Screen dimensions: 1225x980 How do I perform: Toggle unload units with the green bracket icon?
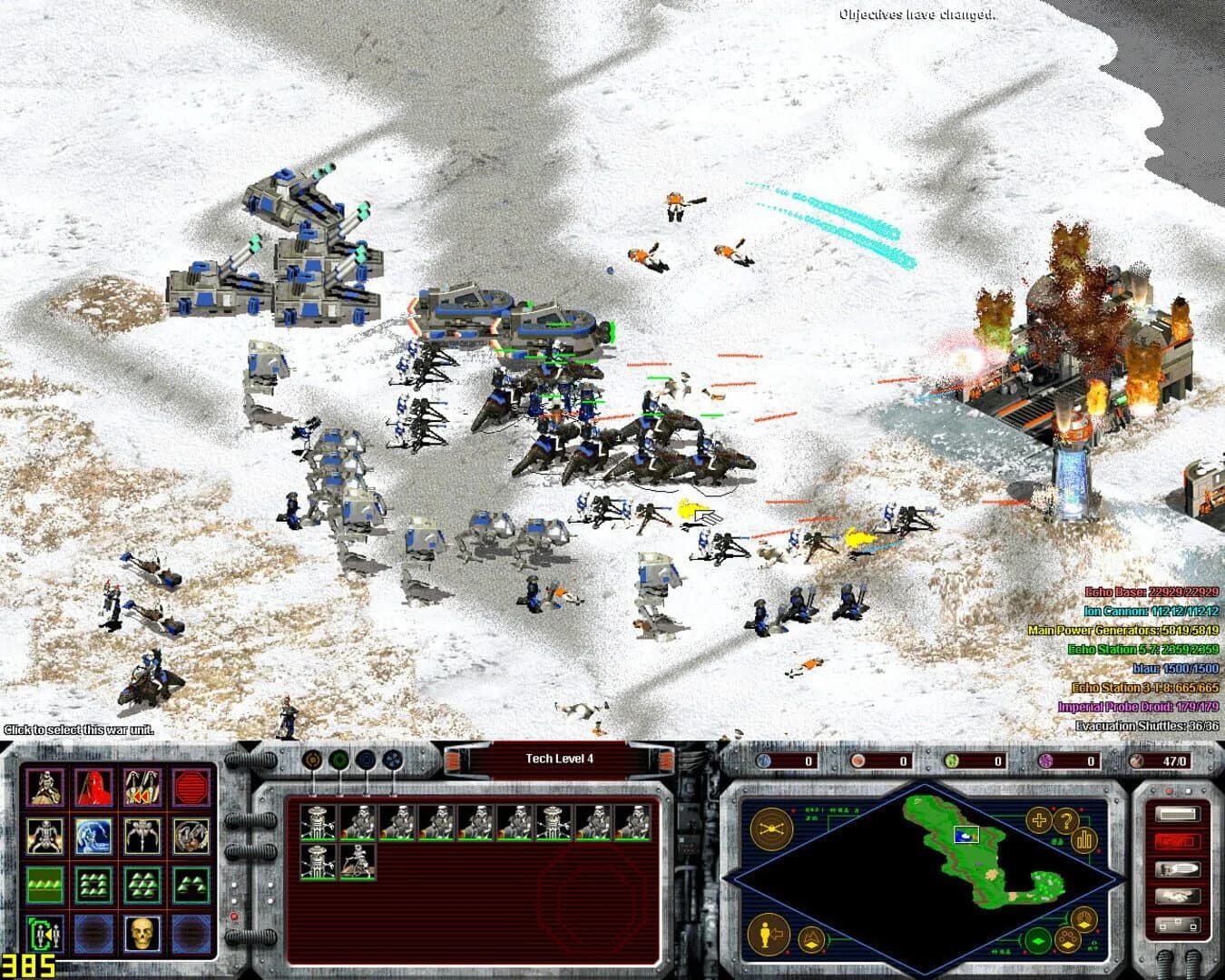44,932
